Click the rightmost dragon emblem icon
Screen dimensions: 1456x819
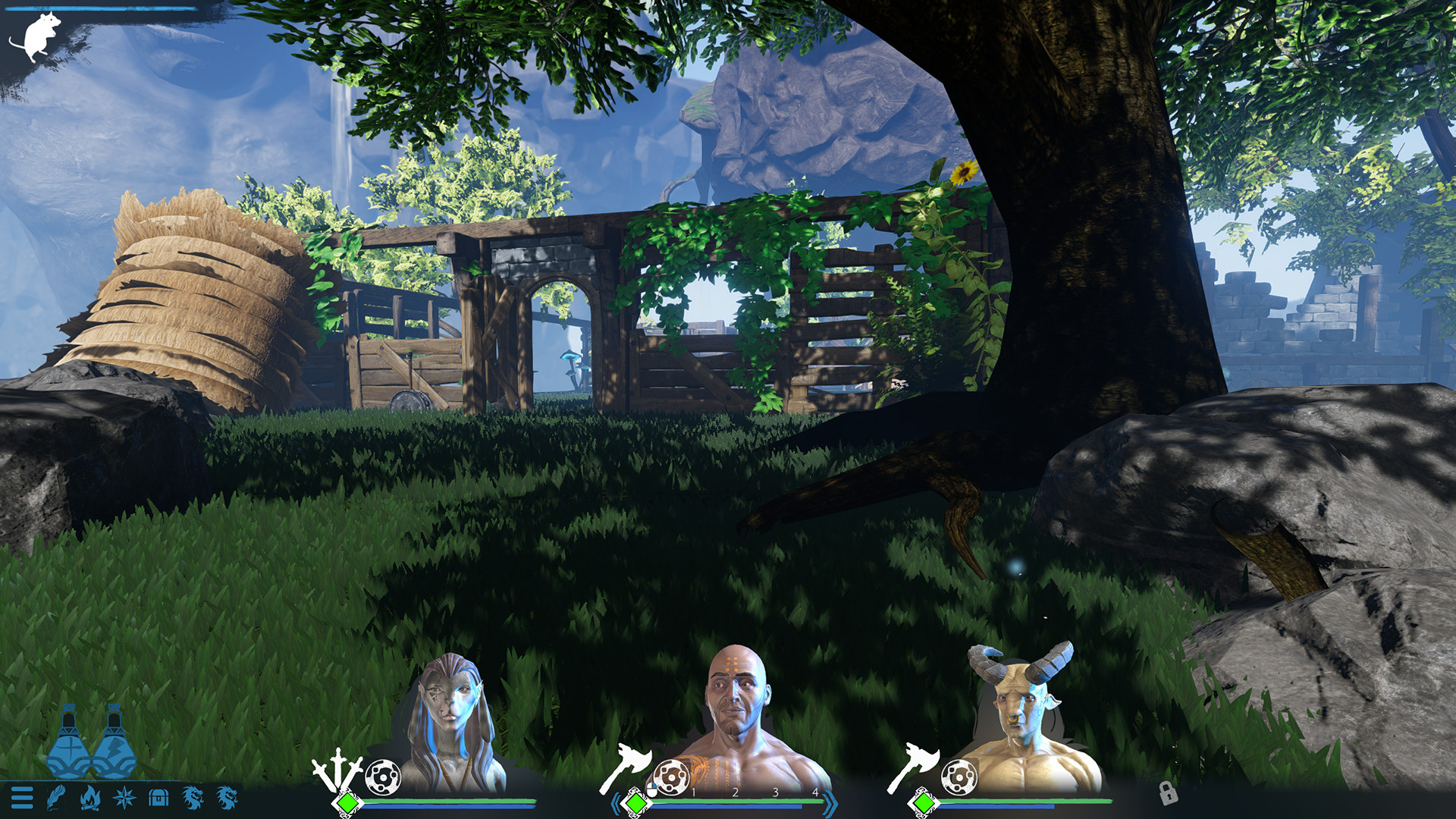point(225,798)
